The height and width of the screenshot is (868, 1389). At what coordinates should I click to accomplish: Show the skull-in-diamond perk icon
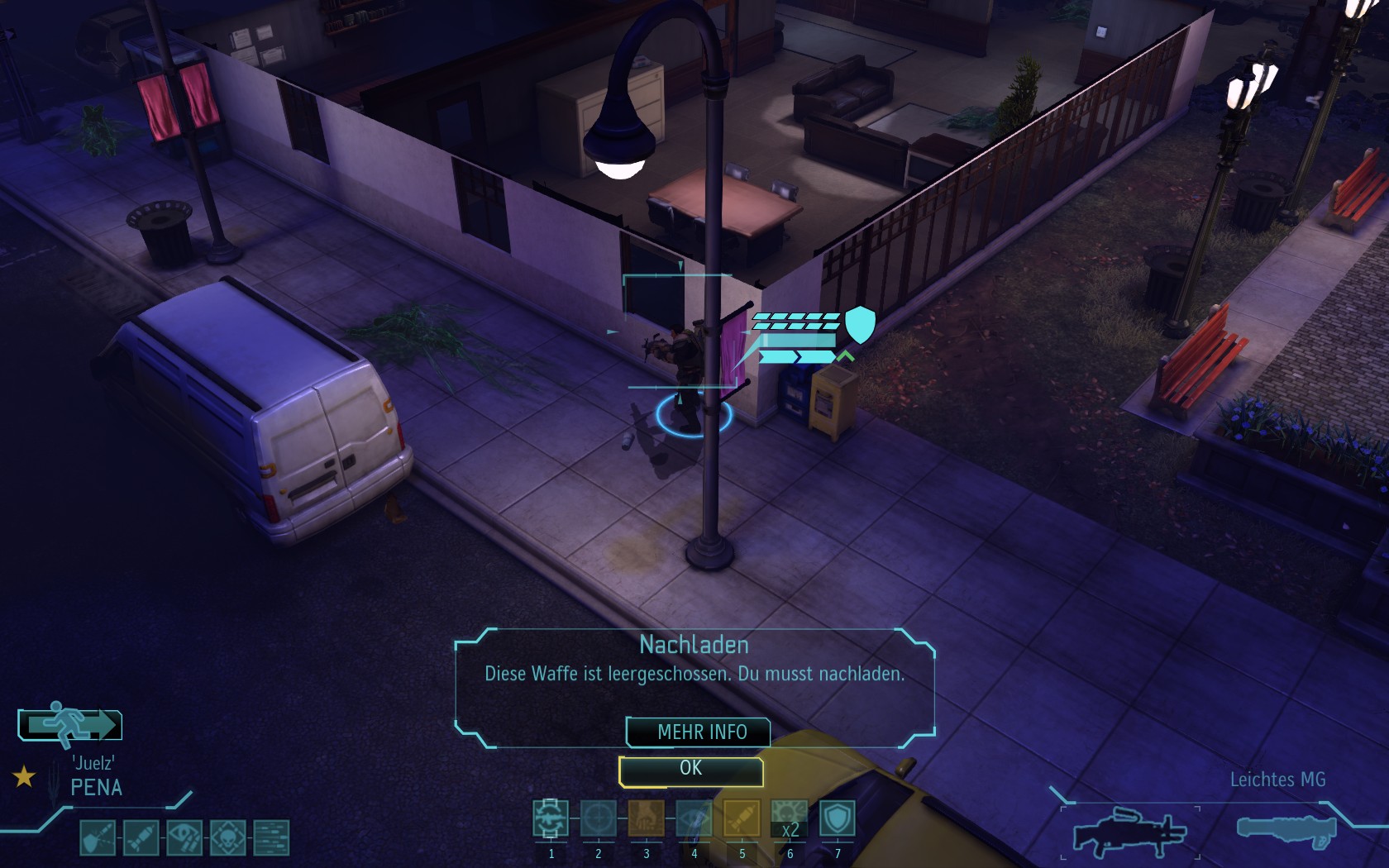[x=227, y=837]
